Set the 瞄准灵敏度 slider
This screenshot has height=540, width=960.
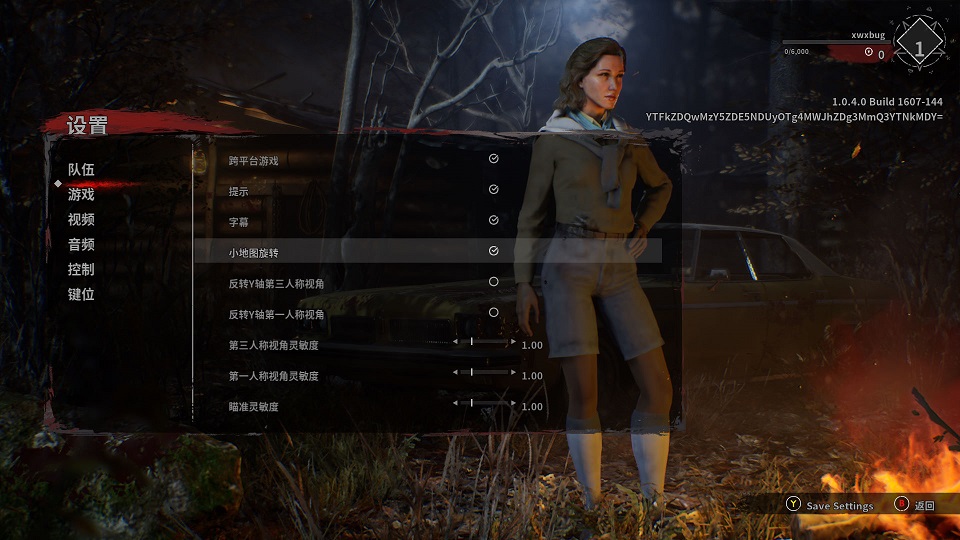(x=484, y=403)
